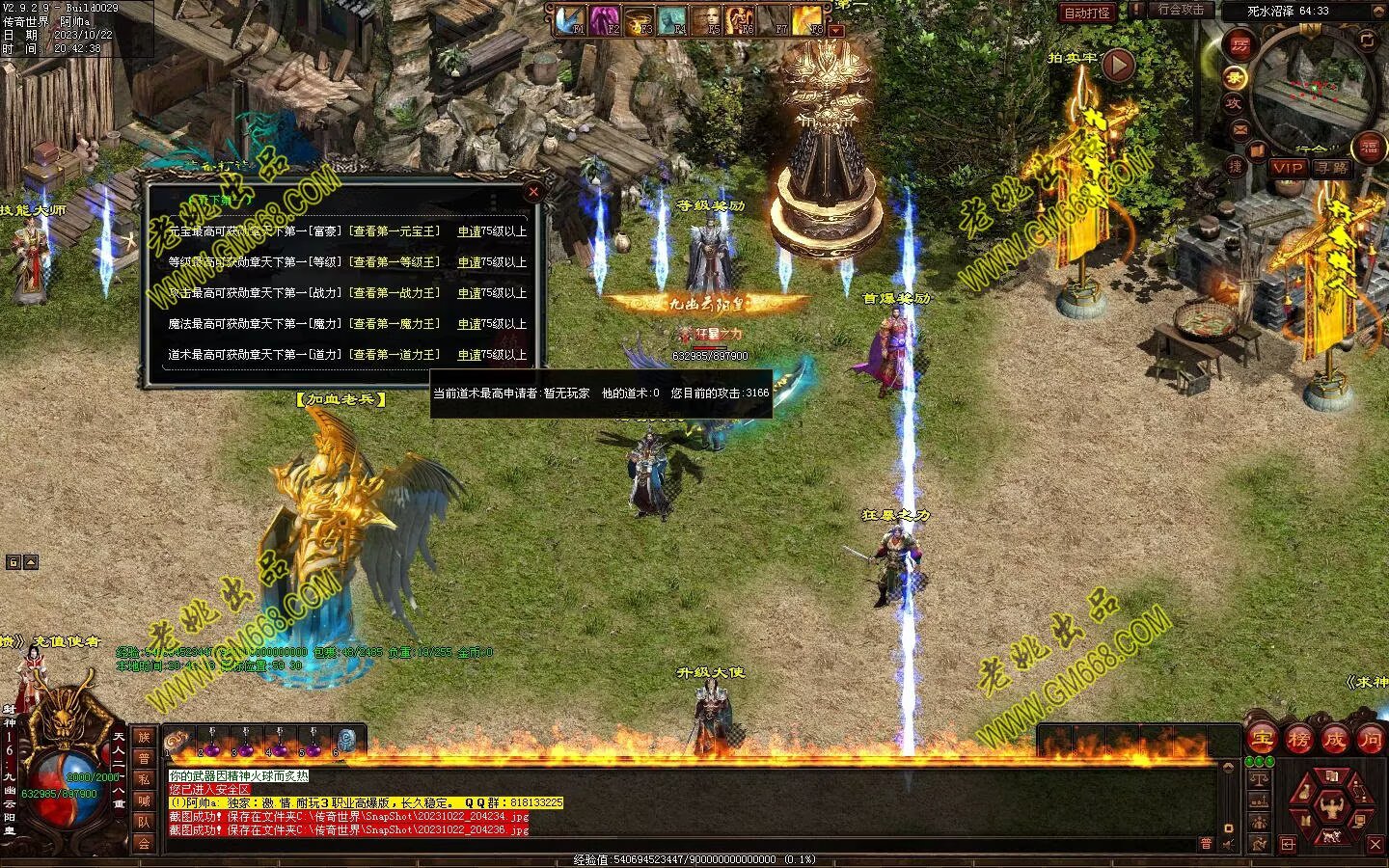The image size is (1389, 868).
Task: Activate 寻路 pathfinding
Action: [x=1332, y=168]
